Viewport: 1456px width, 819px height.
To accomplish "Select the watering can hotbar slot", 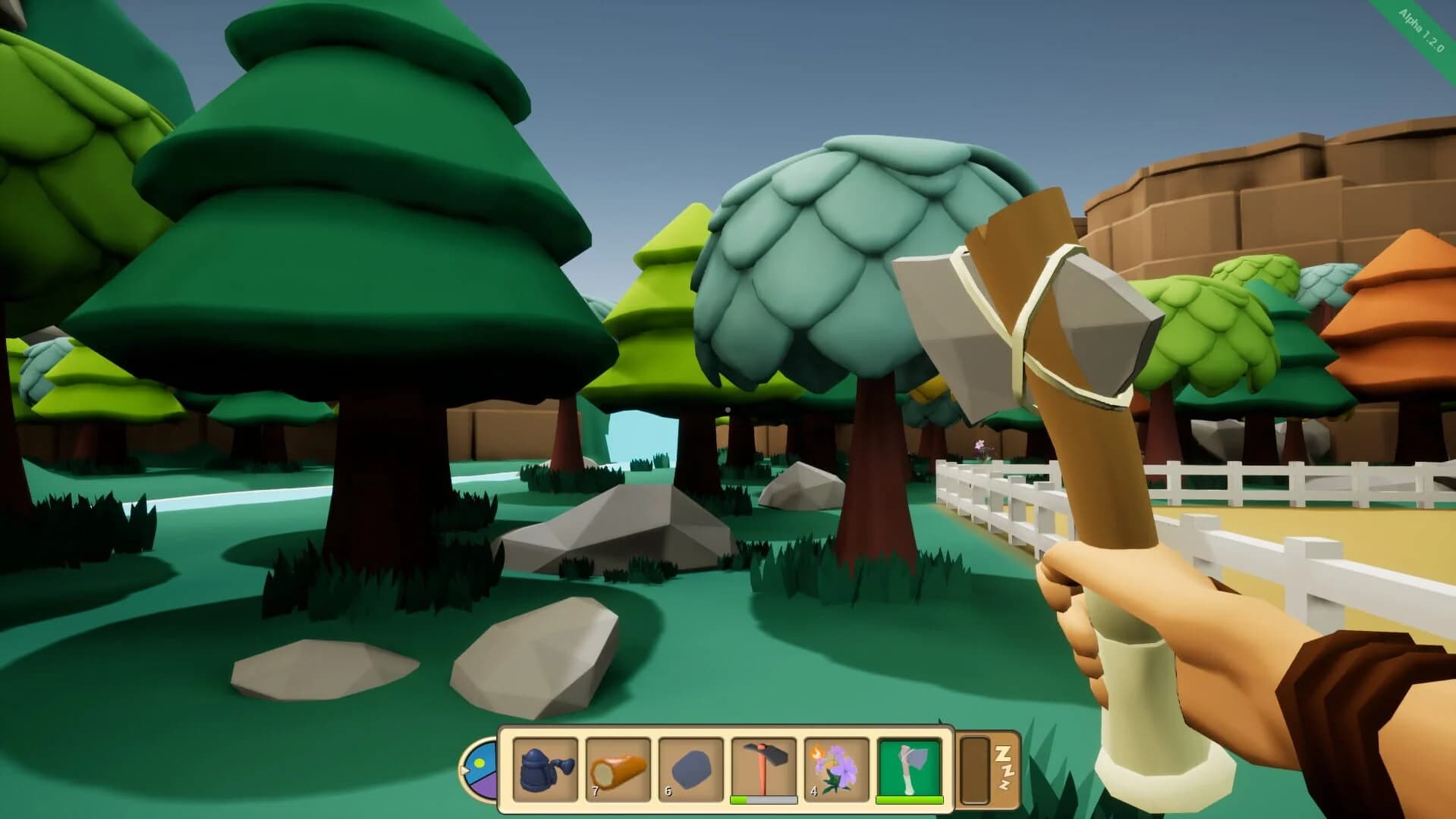I will (x=545, y=767).
